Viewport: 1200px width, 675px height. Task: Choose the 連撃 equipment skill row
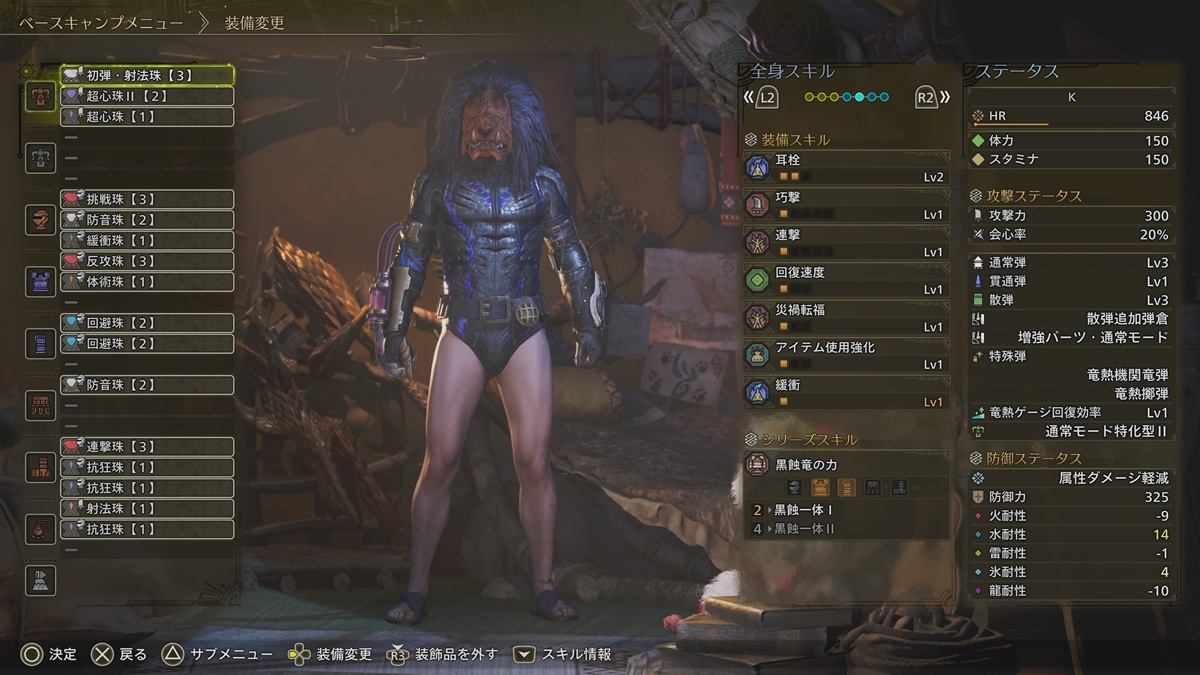tap(846, 242)
